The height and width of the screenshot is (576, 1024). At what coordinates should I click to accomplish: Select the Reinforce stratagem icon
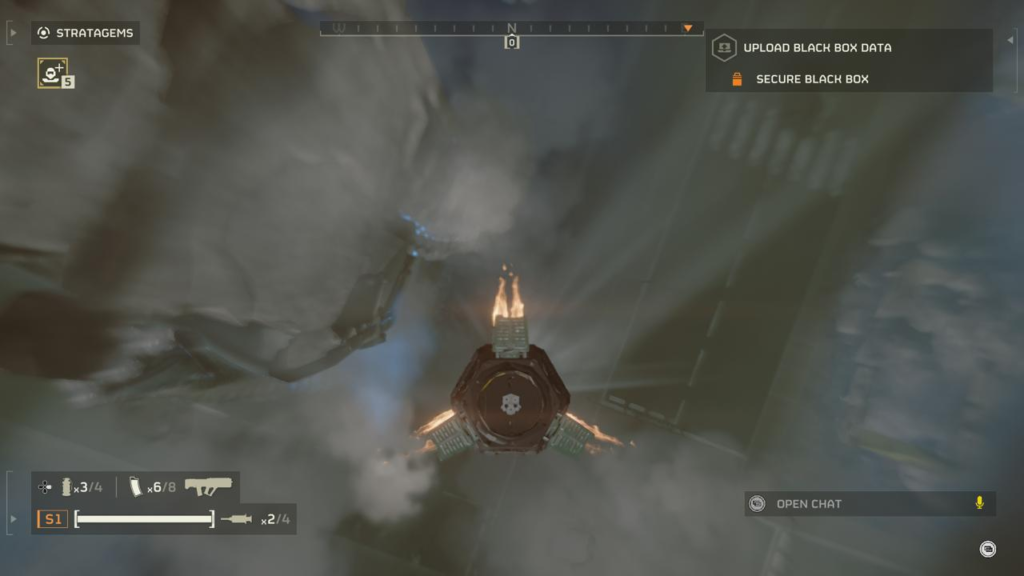(52, 71)
